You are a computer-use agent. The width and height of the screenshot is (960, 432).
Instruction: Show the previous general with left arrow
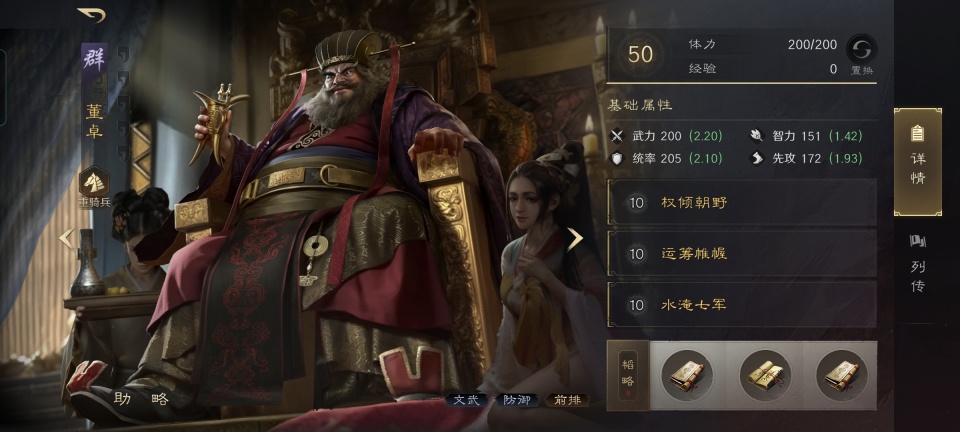click(x=66, y=238)
